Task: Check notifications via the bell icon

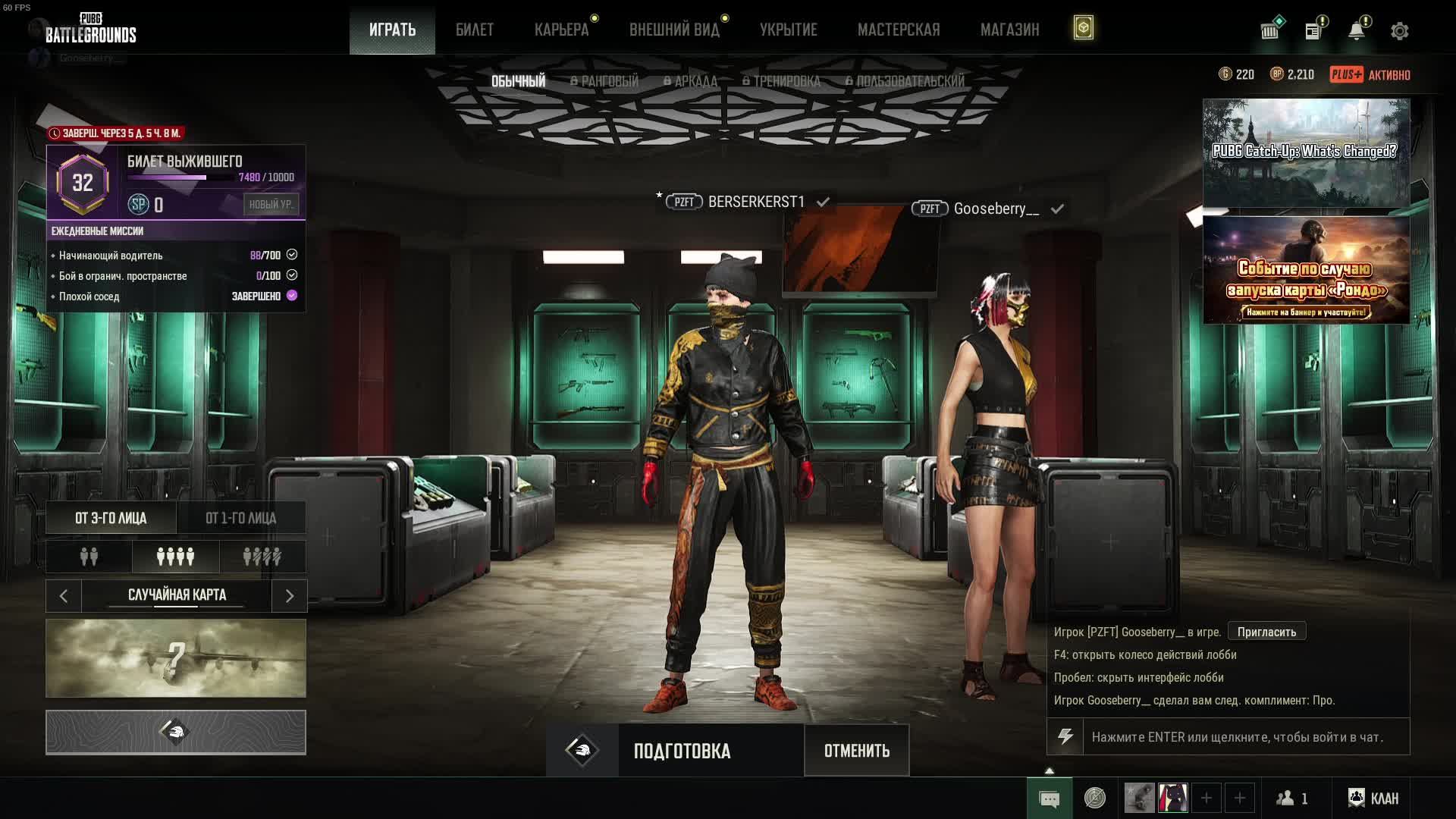Action: pos(1357,31)
